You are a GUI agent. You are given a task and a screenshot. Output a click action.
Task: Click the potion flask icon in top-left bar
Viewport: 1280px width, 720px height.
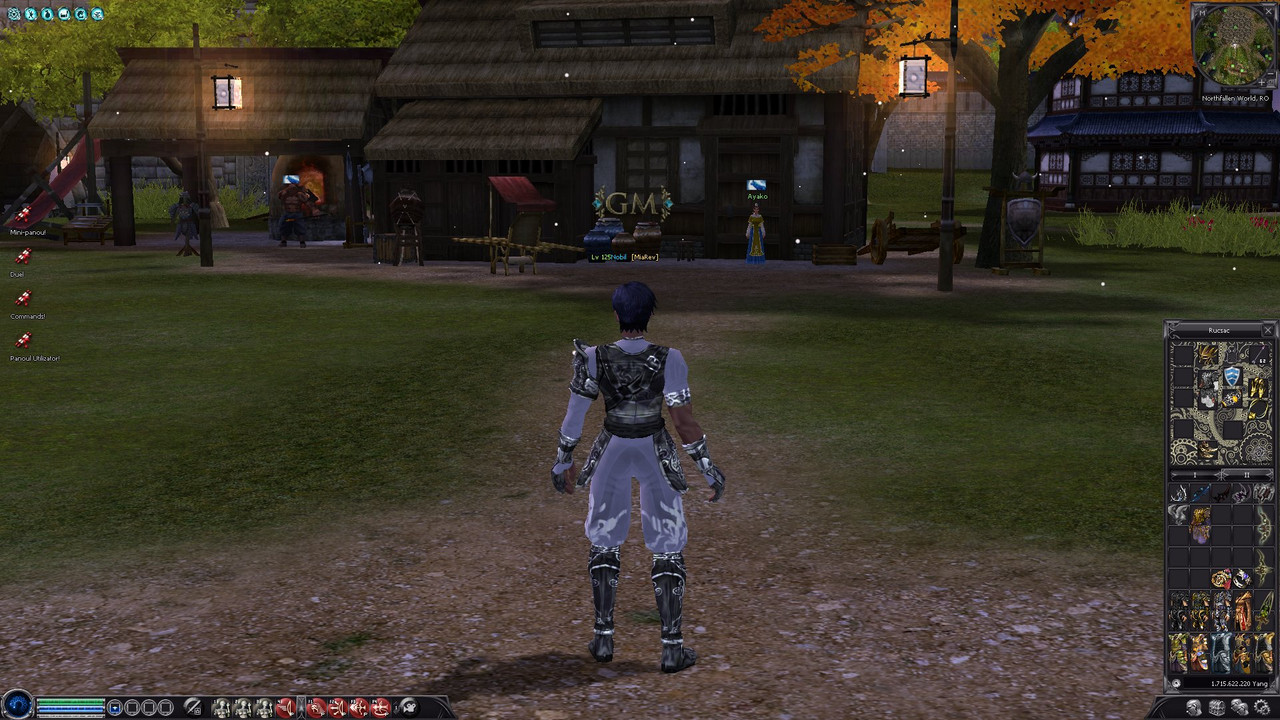(x=47, y=14)
